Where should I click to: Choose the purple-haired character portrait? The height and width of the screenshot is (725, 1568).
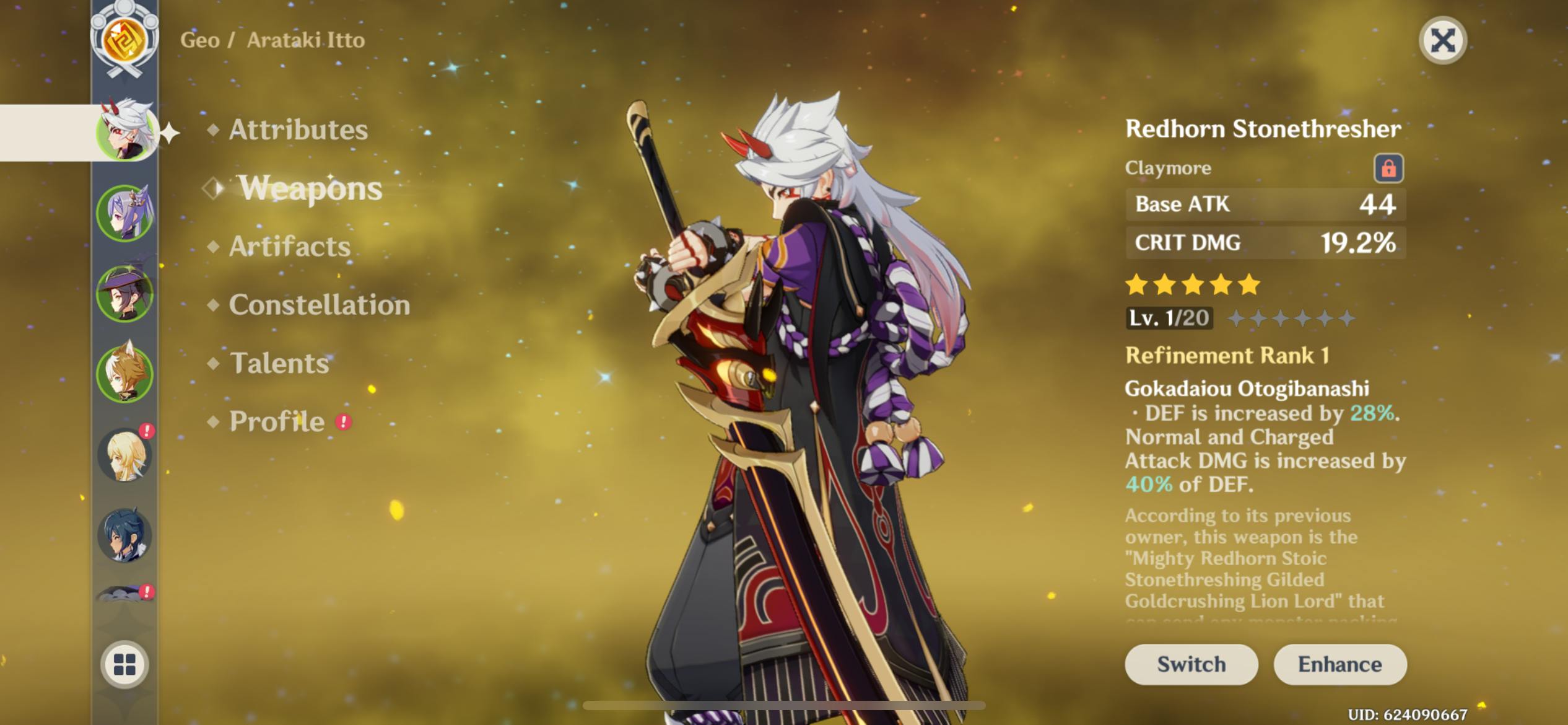click(x=124, y=213)
